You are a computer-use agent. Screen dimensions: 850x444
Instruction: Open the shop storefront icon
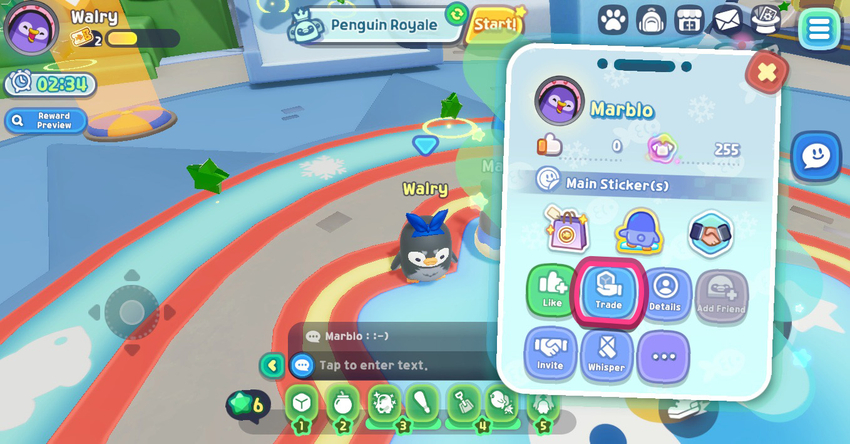coord(689,20)
